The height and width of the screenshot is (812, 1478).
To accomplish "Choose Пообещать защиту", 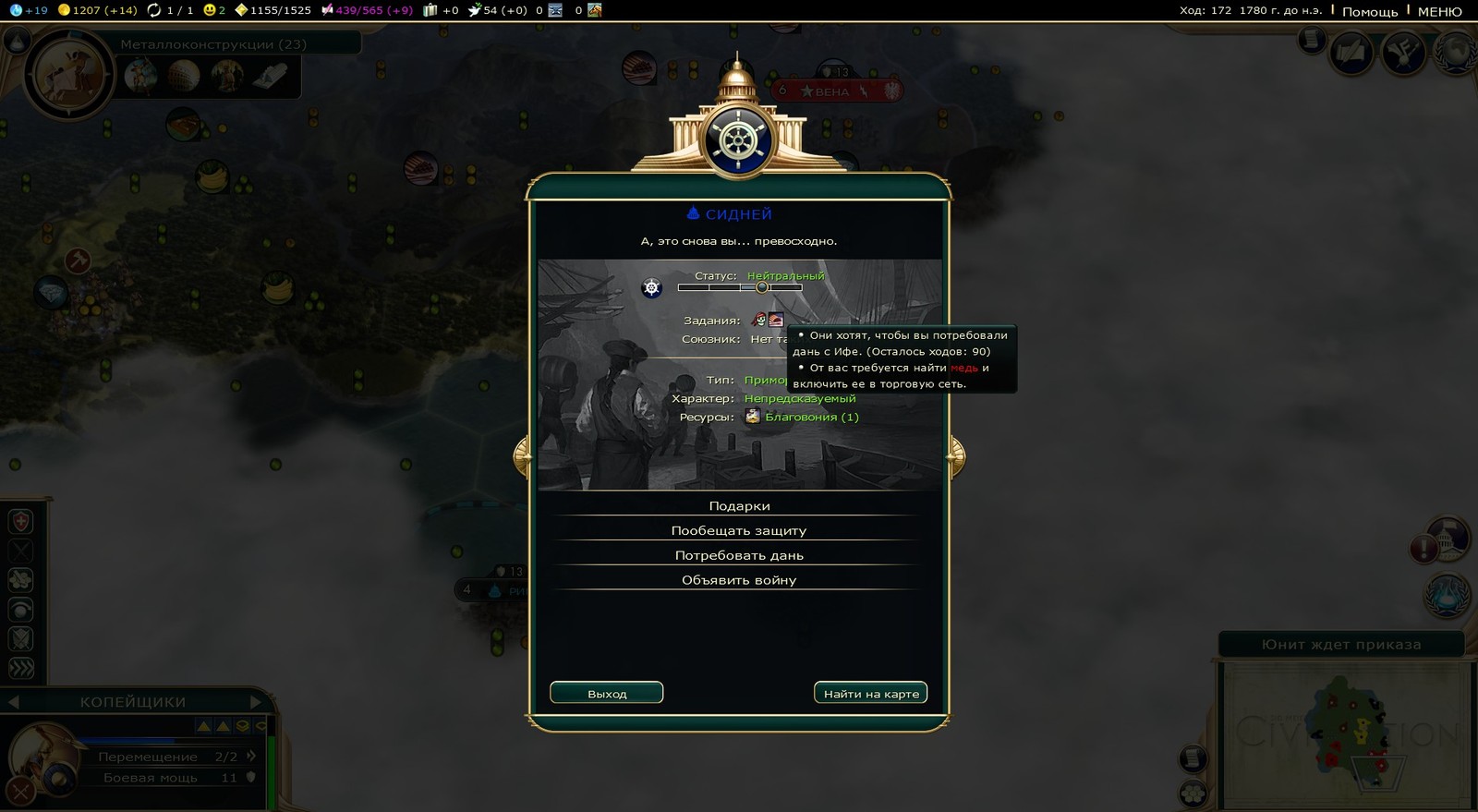I will 739,531.
